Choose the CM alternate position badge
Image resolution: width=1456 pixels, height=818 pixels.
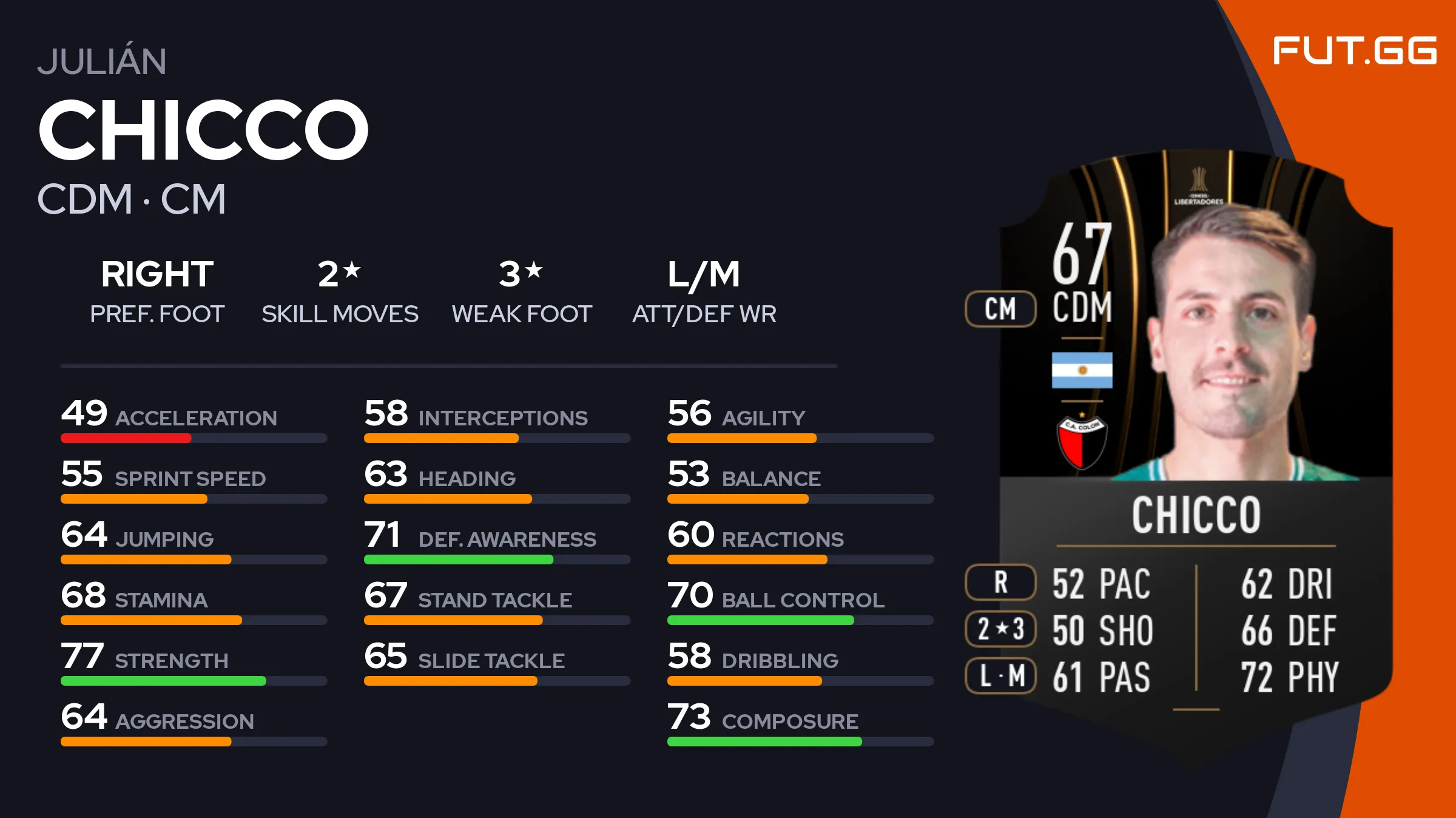(x=1000, y=309)
